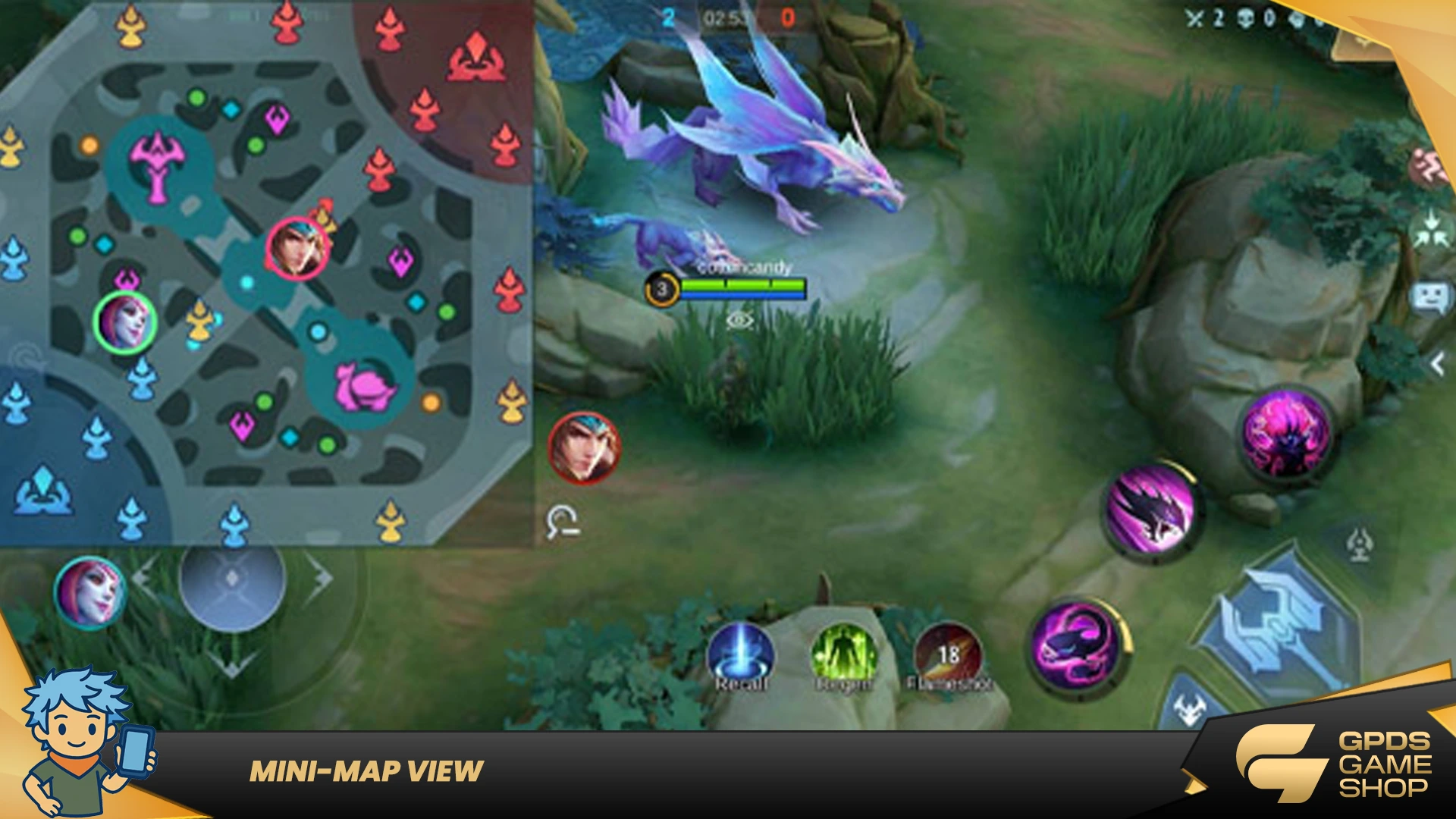Screen dimensions: 1456x819
Task: Tap the red-ringed hero portrait beside the minimap
Action: coord(584,448)
